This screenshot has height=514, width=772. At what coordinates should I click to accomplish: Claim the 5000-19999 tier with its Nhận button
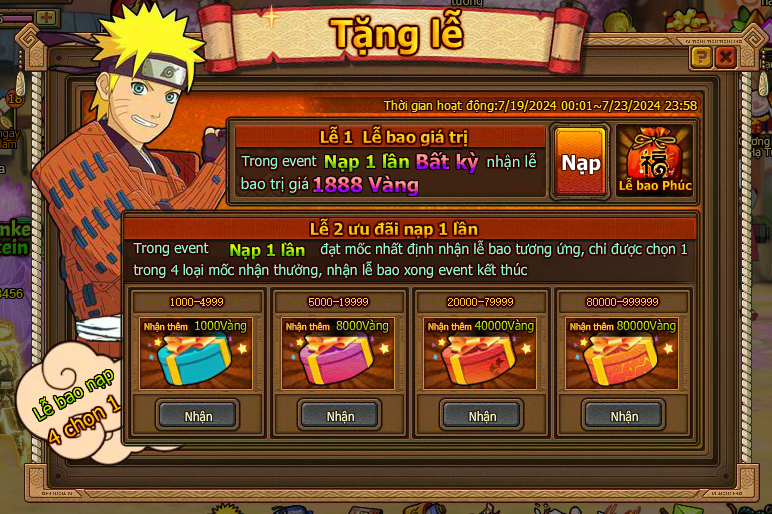[x=340, y=415]
